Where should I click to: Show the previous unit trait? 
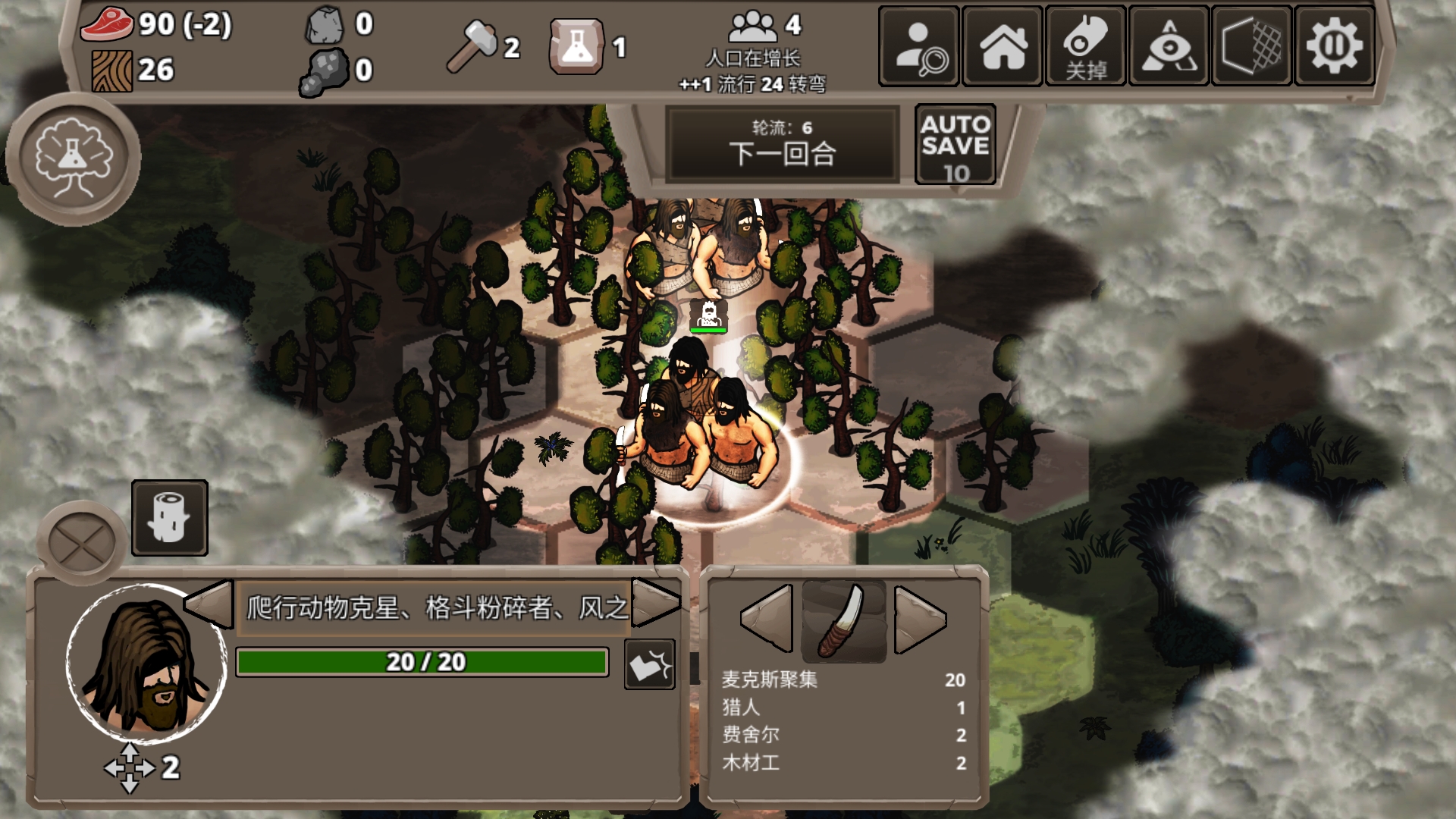209,604
